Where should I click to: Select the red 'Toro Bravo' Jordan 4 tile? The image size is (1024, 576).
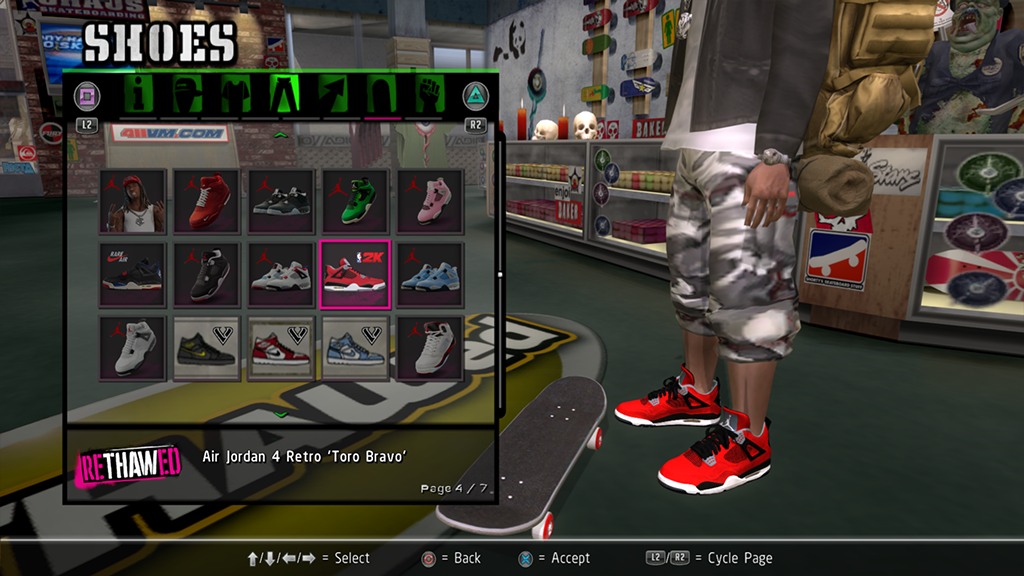click(354, 273)
